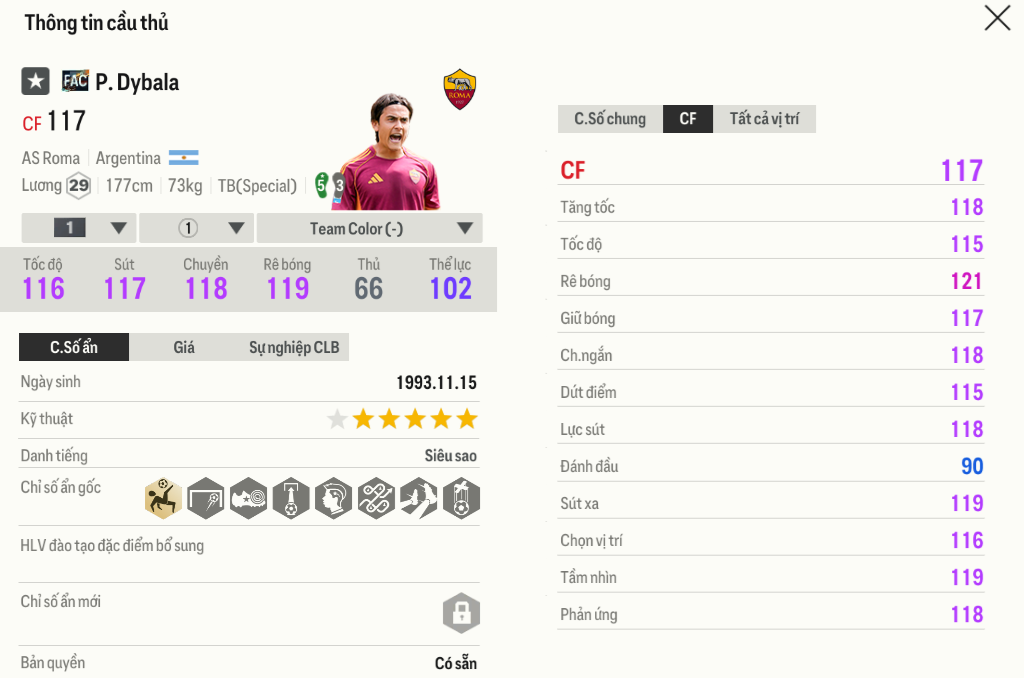1024x678 pixels.
Task: View the boot and spiral trait icon
Action: (x=248, y=497)
